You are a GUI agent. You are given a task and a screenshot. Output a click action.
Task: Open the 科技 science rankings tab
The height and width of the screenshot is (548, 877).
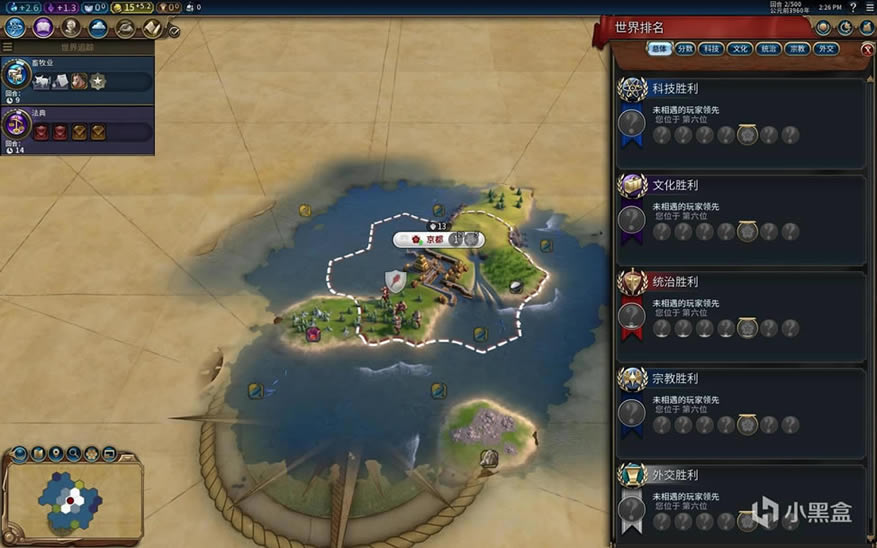(711, 48)
